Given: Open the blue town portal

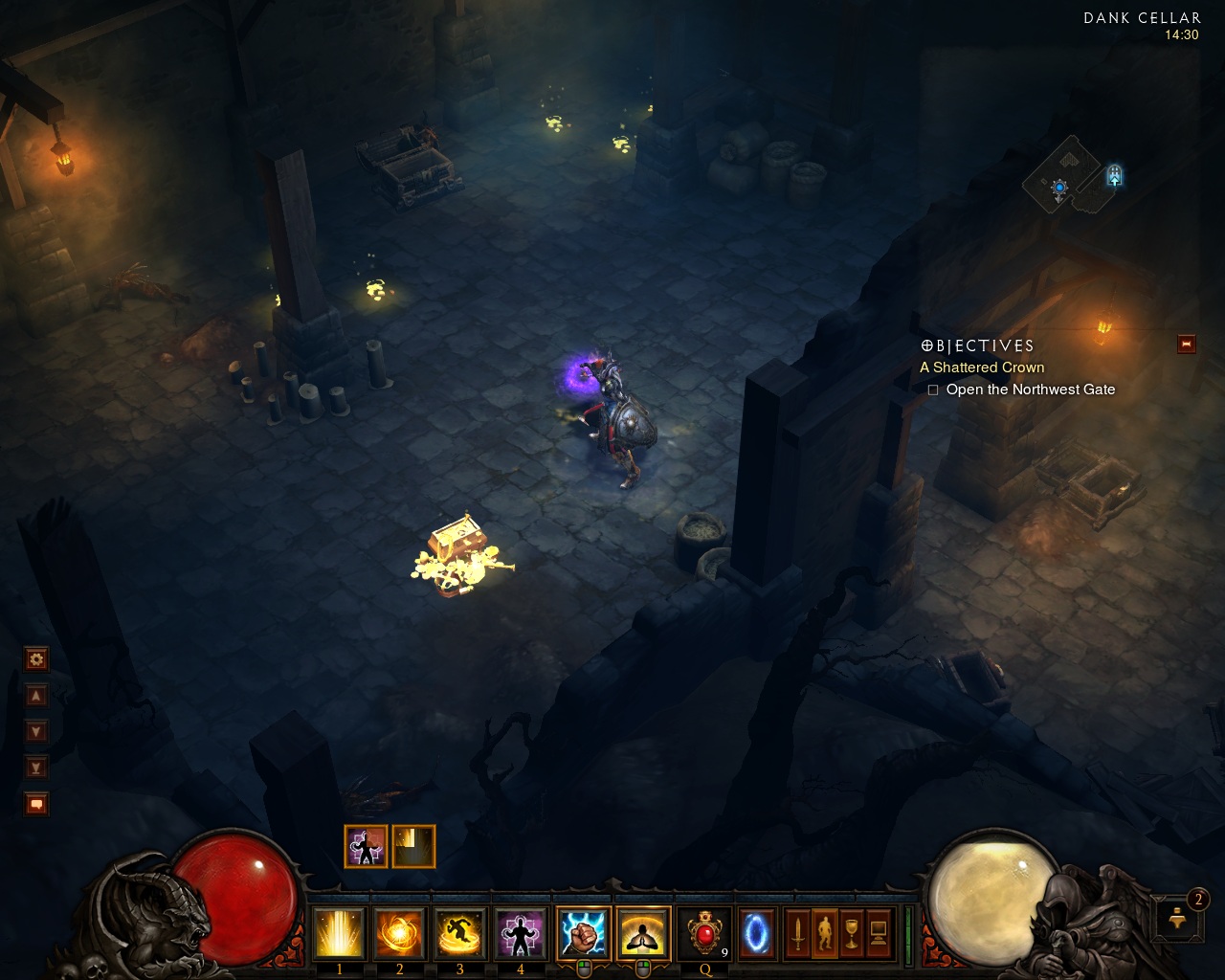Looking at the screenshot, I should pyautogui.click(x=756, y=933).
